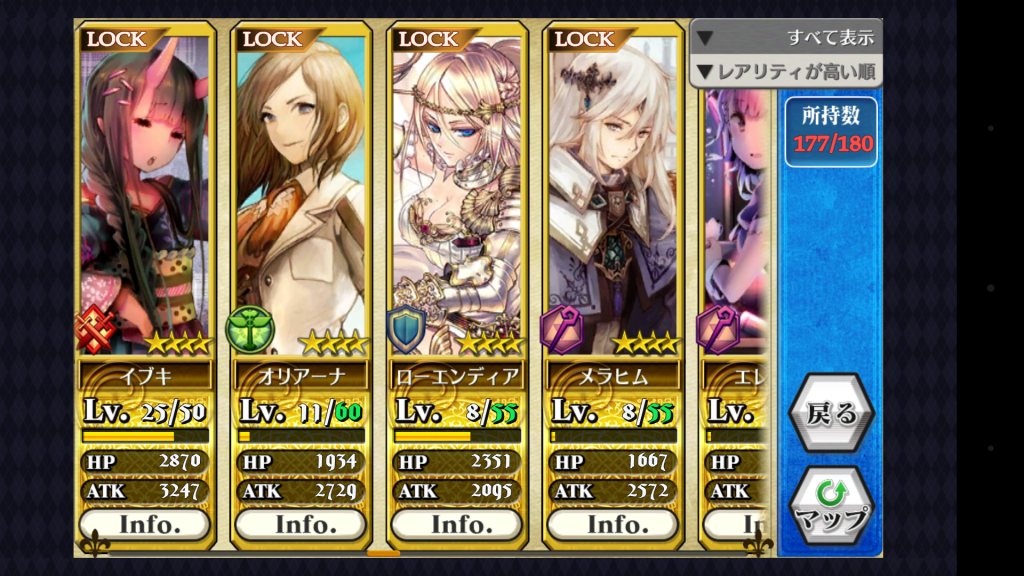Open the マップ map button
Screen dimensions: 1024x576
coord(831,506)
